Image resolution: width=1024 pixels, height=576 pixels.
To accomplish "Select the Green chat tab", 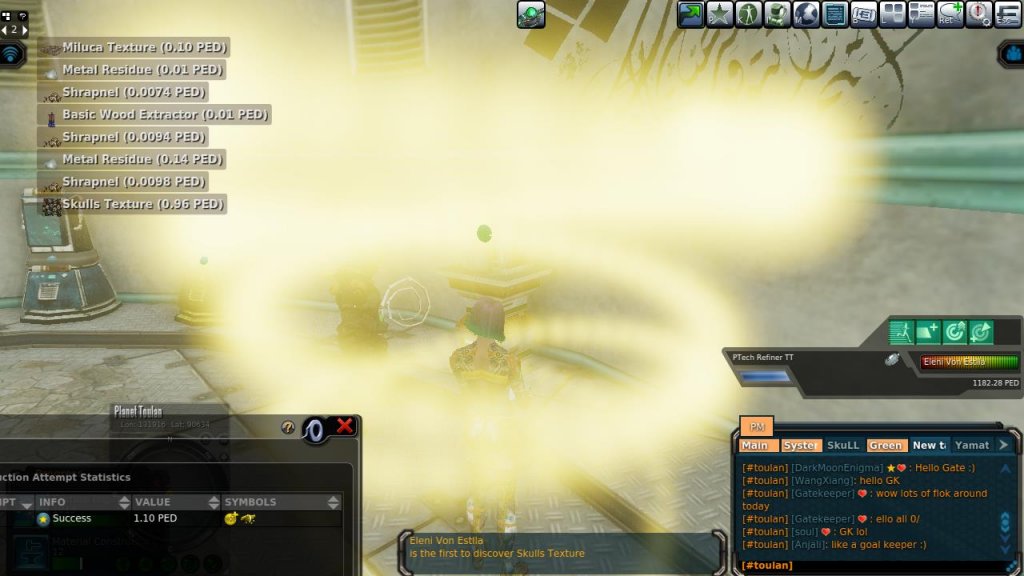I will (885, 445).
